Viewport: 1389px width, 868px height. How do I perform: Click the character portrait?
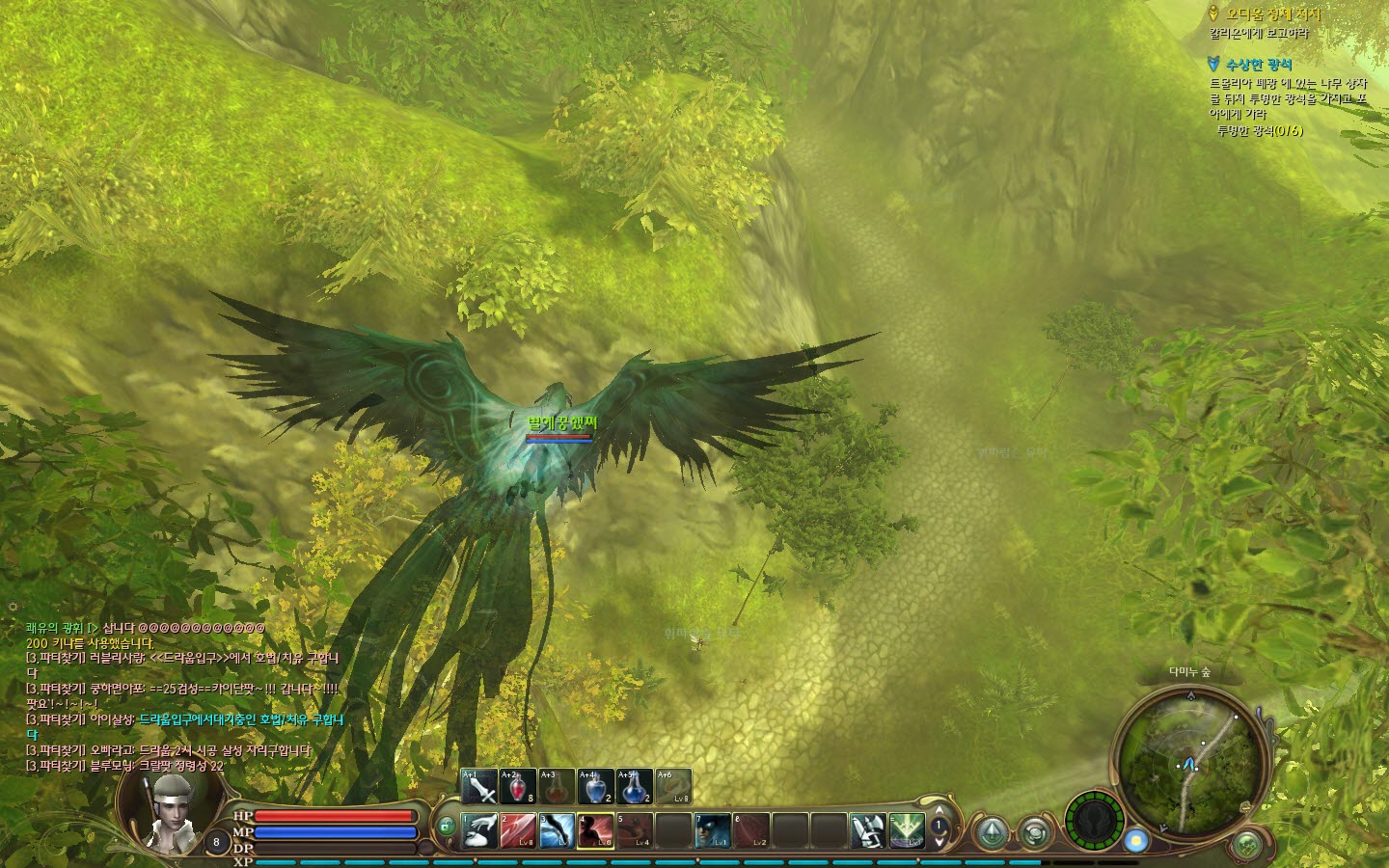[174, 808]
